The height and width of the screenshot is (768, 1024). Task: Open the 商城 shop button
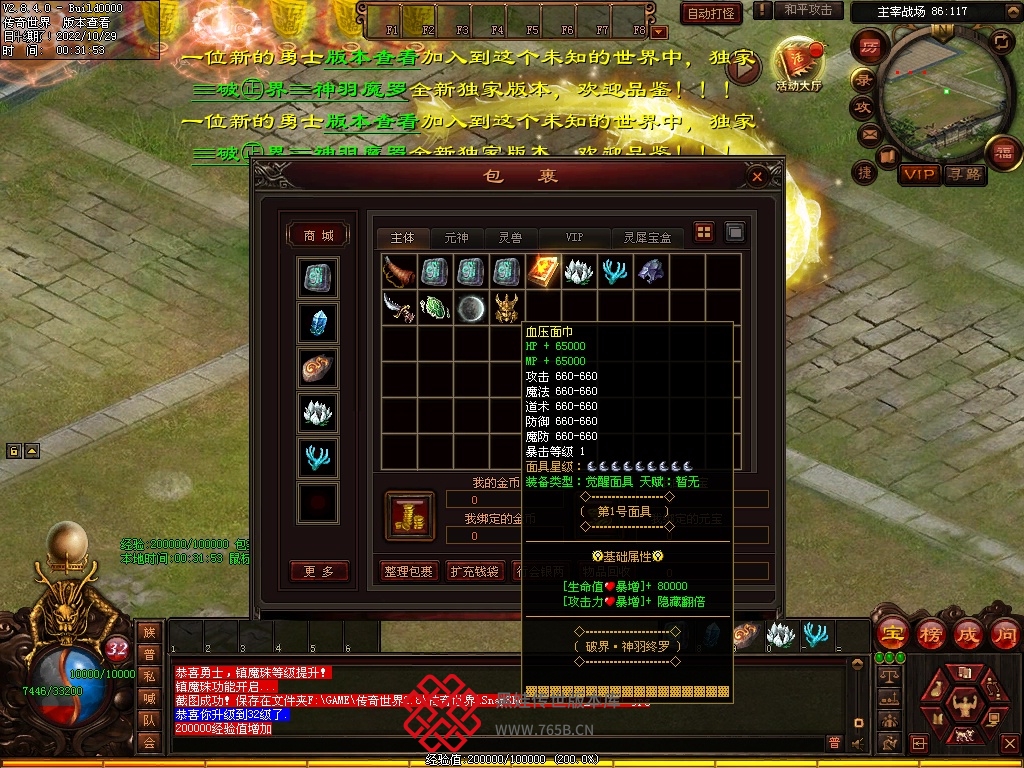[318, 235]
